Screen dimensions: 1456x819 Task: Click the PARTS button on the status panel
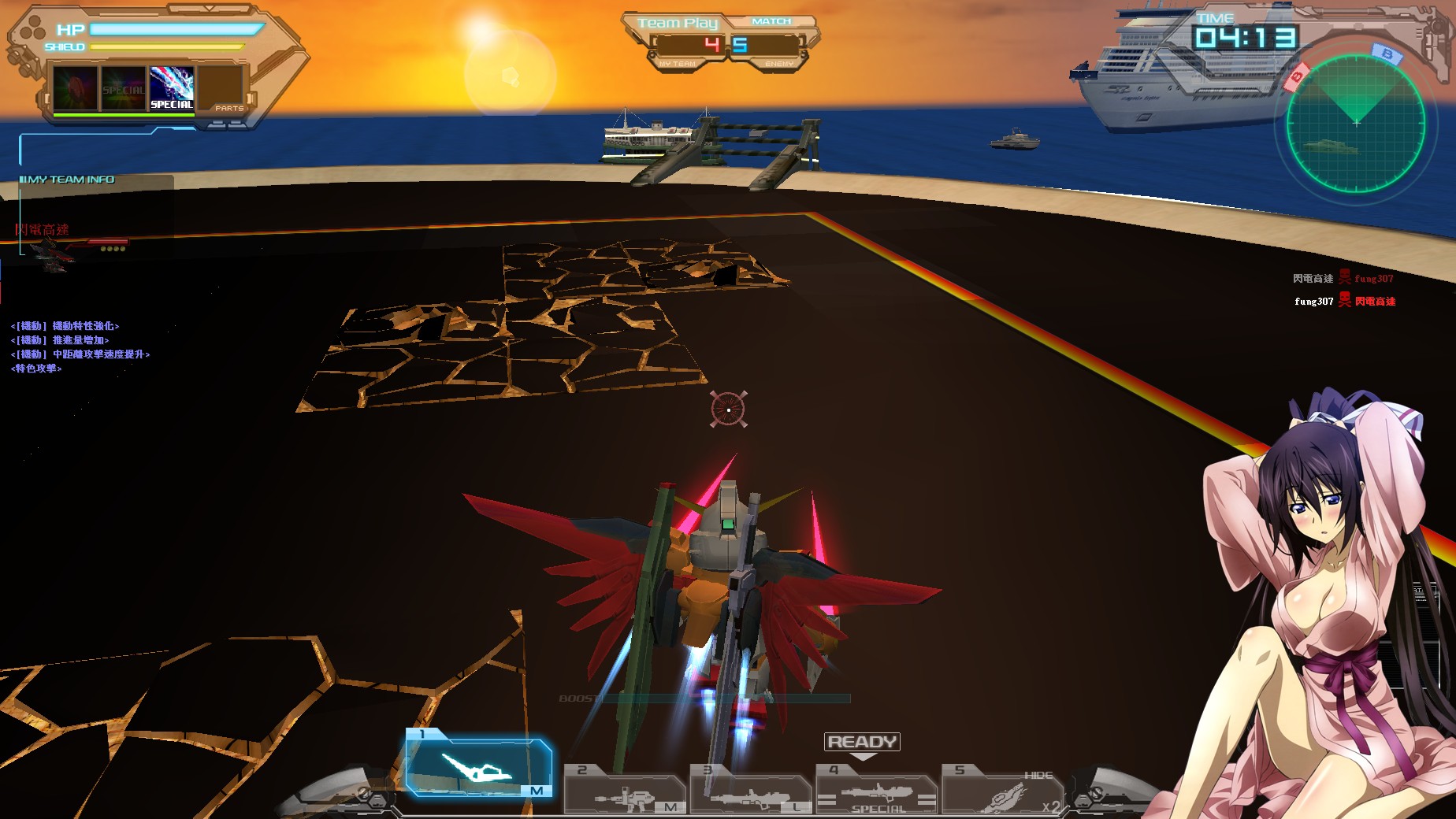tap(230, 107)
